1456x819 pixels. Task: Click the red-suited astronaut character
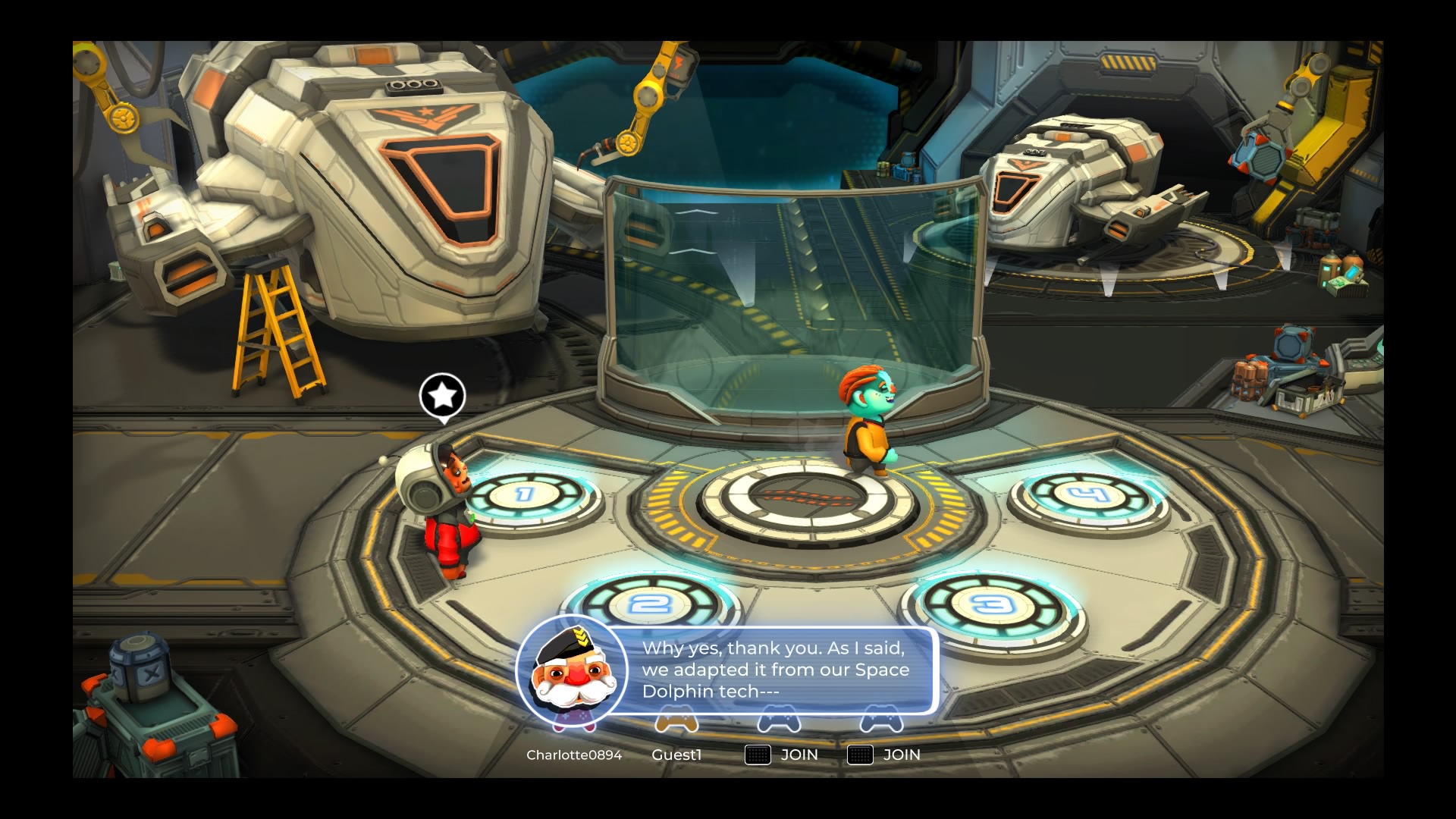click(x=444, y=516)
